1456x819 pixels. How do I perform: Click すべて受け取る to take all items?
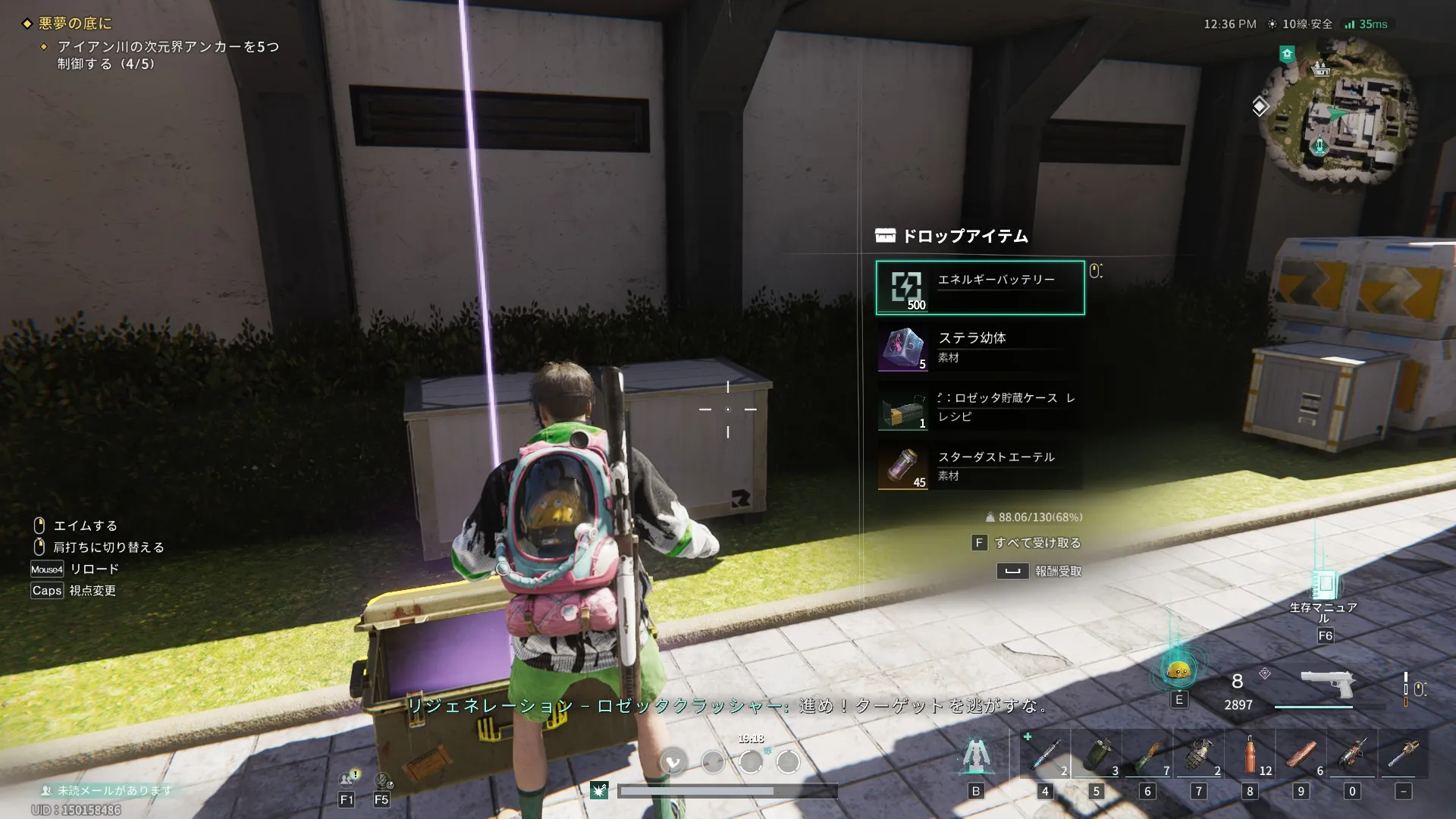(x=1036, y=543)
